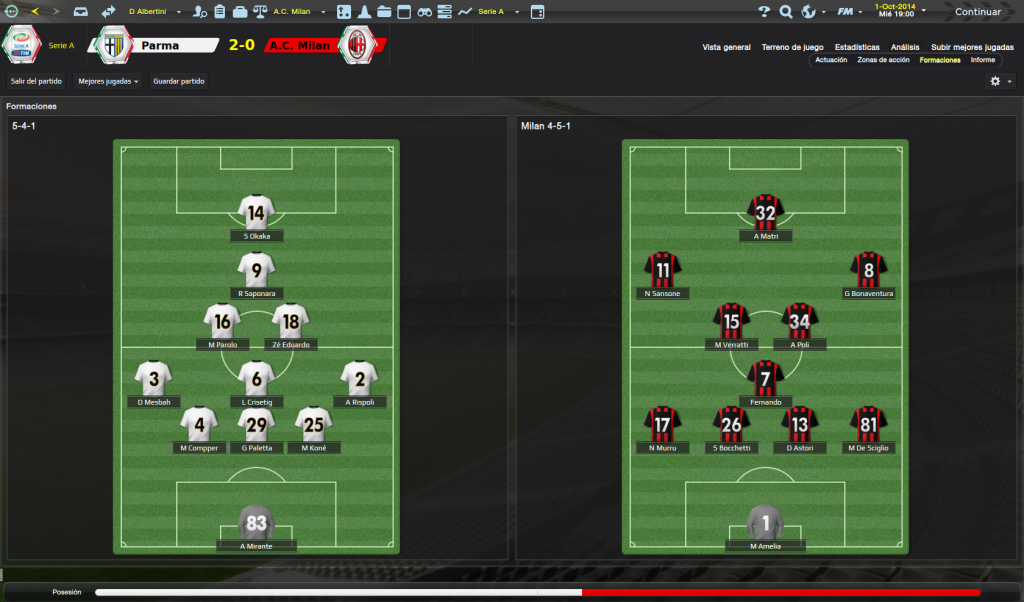This screenshot has width=1024, height=602.
Task: Open Subir mejores jugadas
Action: point(972,47)
